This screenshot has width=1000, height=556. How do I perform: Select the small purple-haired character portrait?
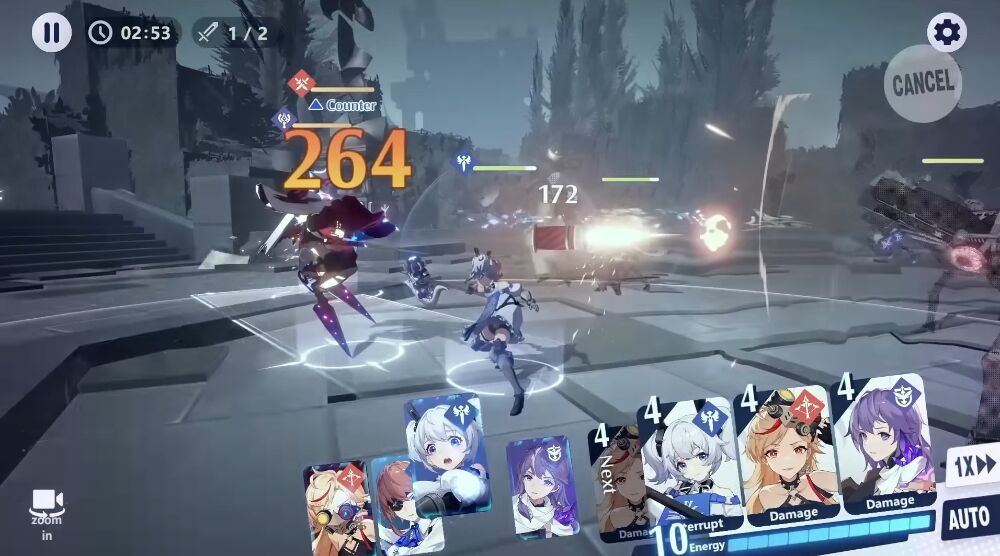(541, 485)
